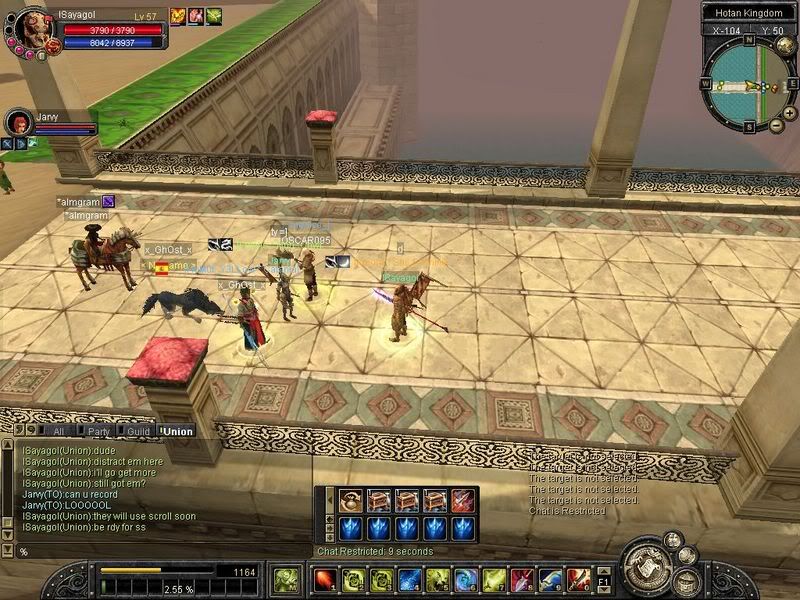Use the blue lightning skill in slot 4

410,579
